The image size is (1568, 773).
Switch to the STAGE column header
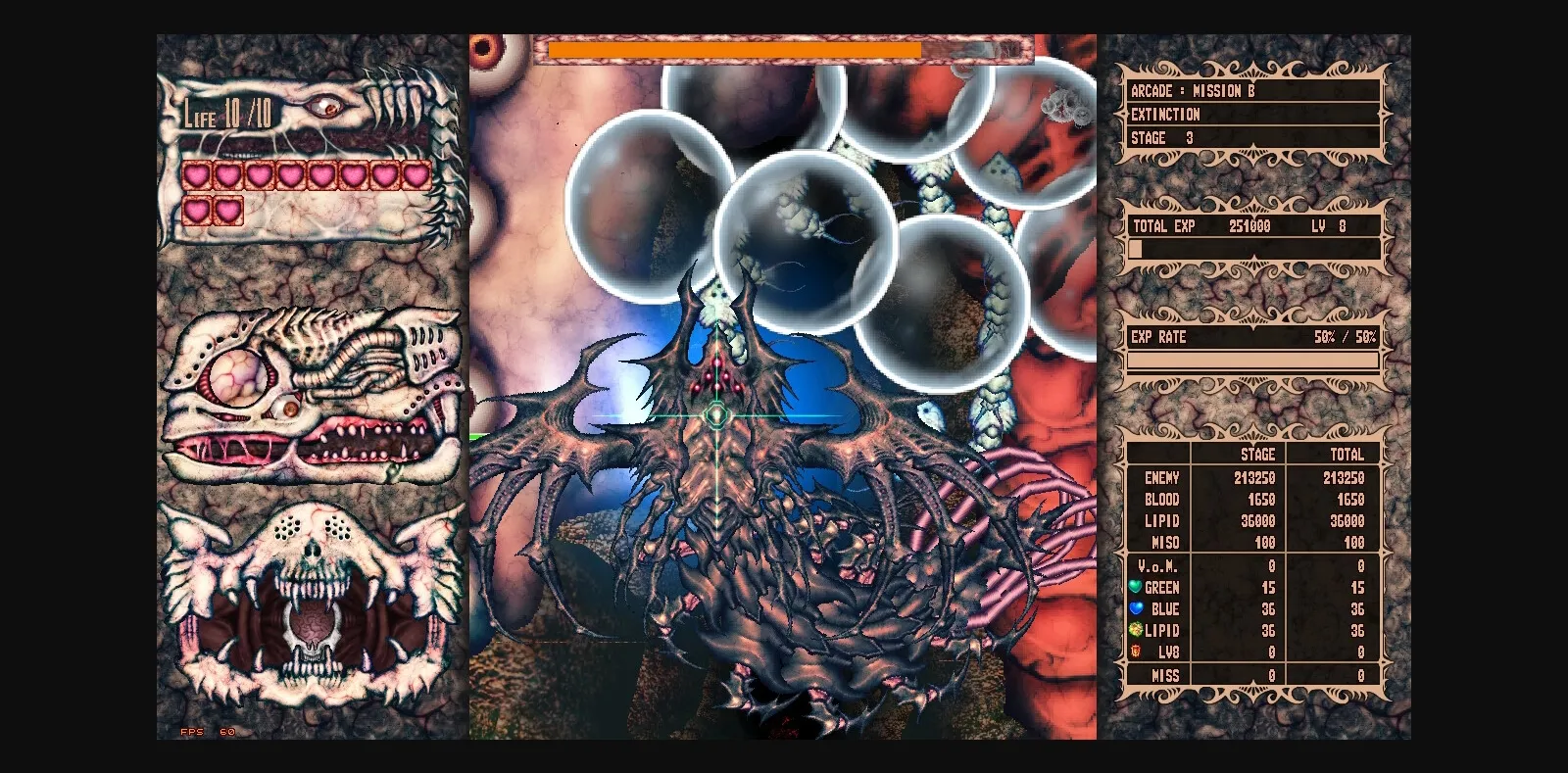point(1257,455)
